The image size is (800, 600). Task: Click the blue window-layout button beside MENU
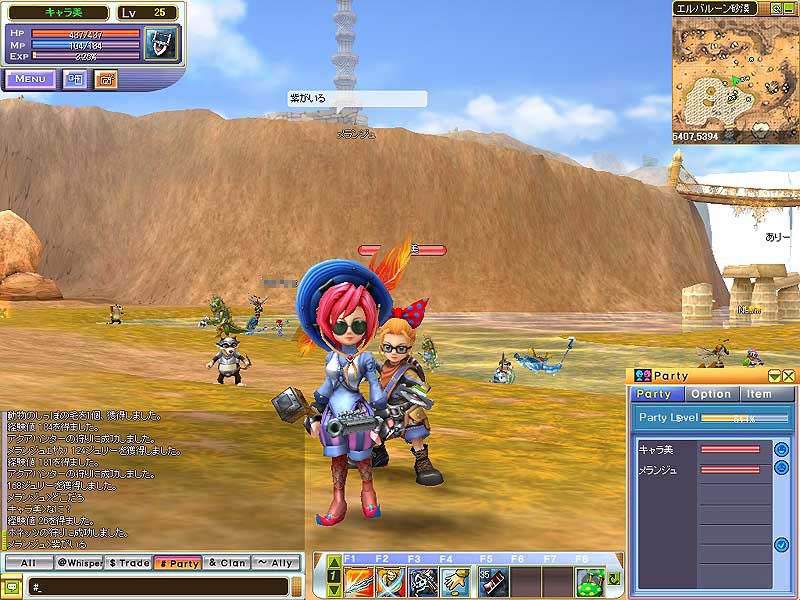tap(75, 79)
